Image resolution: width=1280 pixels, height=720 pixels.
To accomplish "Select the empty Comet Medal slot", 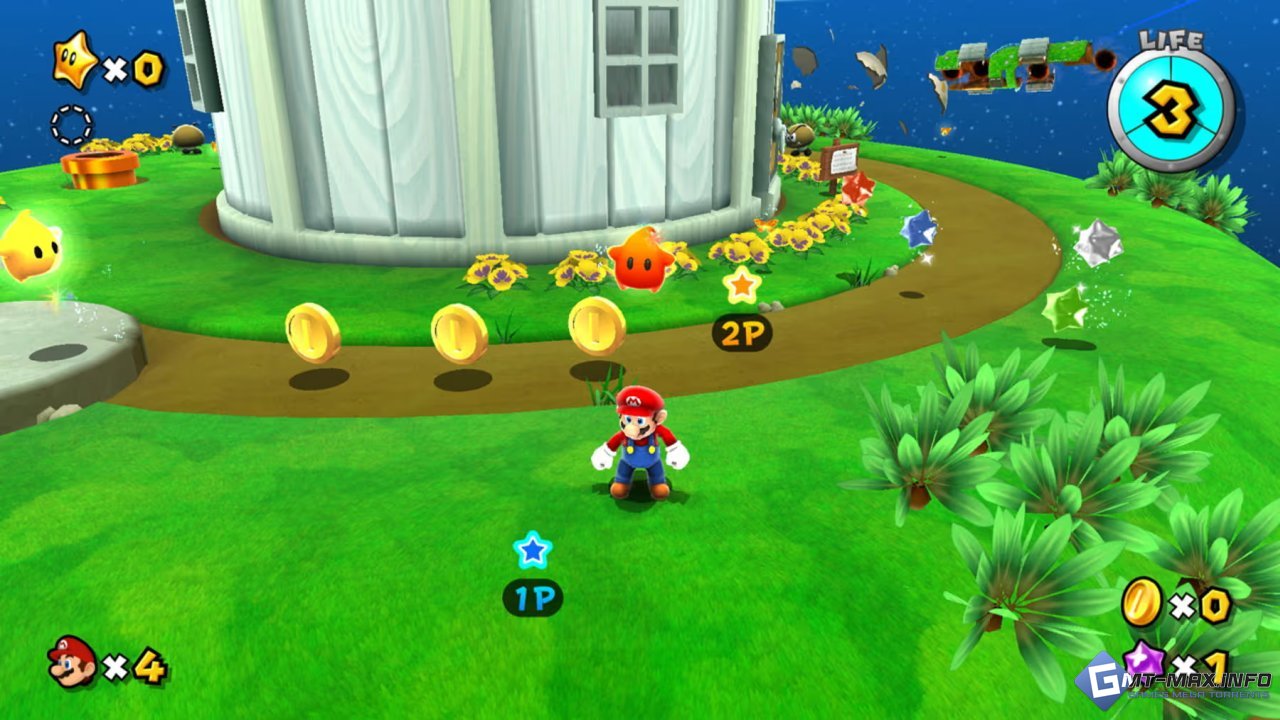I will pos(71,126).
